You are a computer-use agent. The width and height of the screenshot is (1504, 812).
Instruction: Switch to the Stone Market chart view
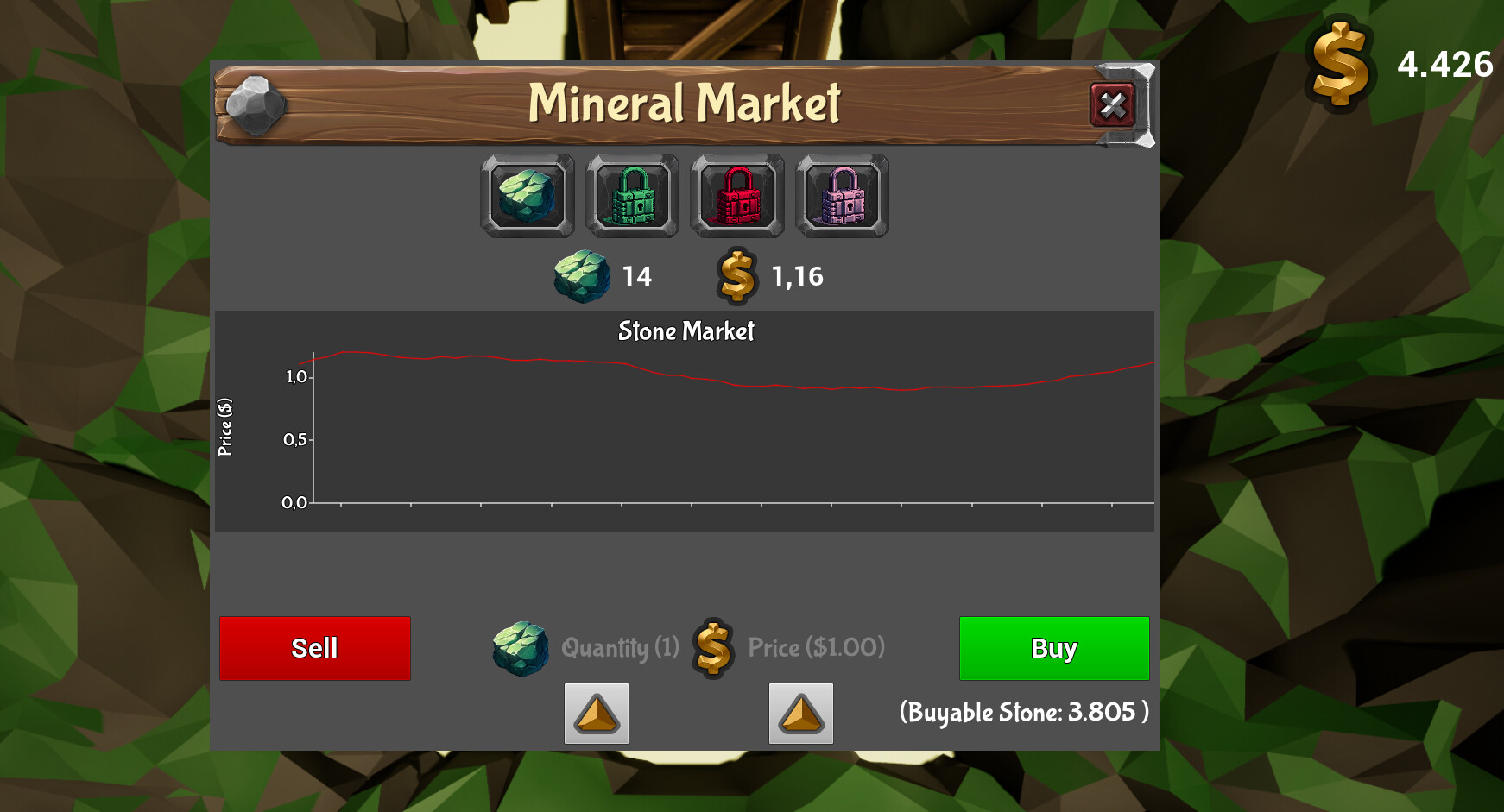click(x=686, y=331)
